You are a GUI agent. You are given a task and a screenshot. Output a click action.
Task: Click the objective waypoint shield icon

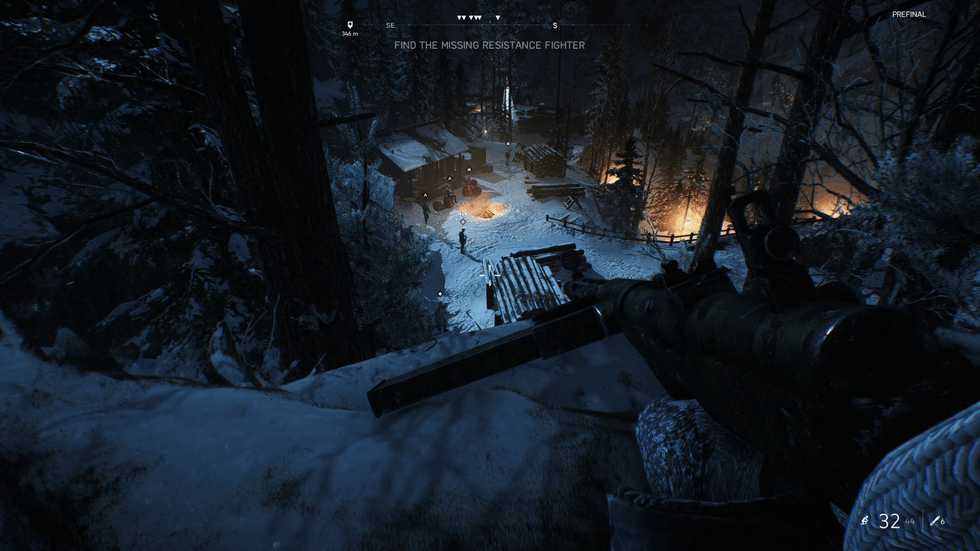click(349, 25)
